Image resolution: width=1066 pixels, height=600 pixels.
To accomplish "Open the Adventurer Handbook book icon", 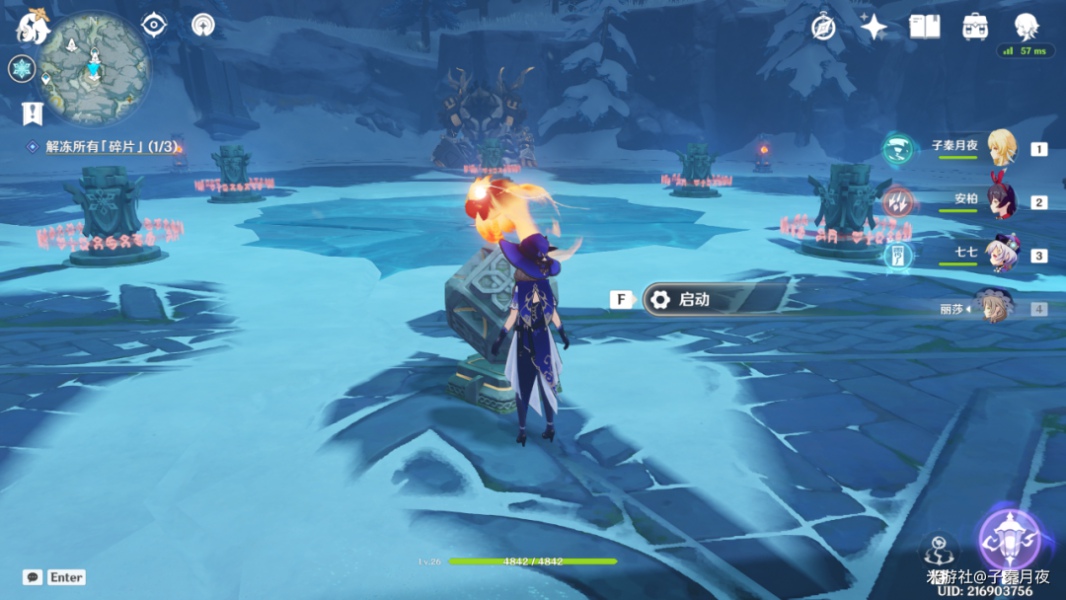I will (x=924, y=27).
